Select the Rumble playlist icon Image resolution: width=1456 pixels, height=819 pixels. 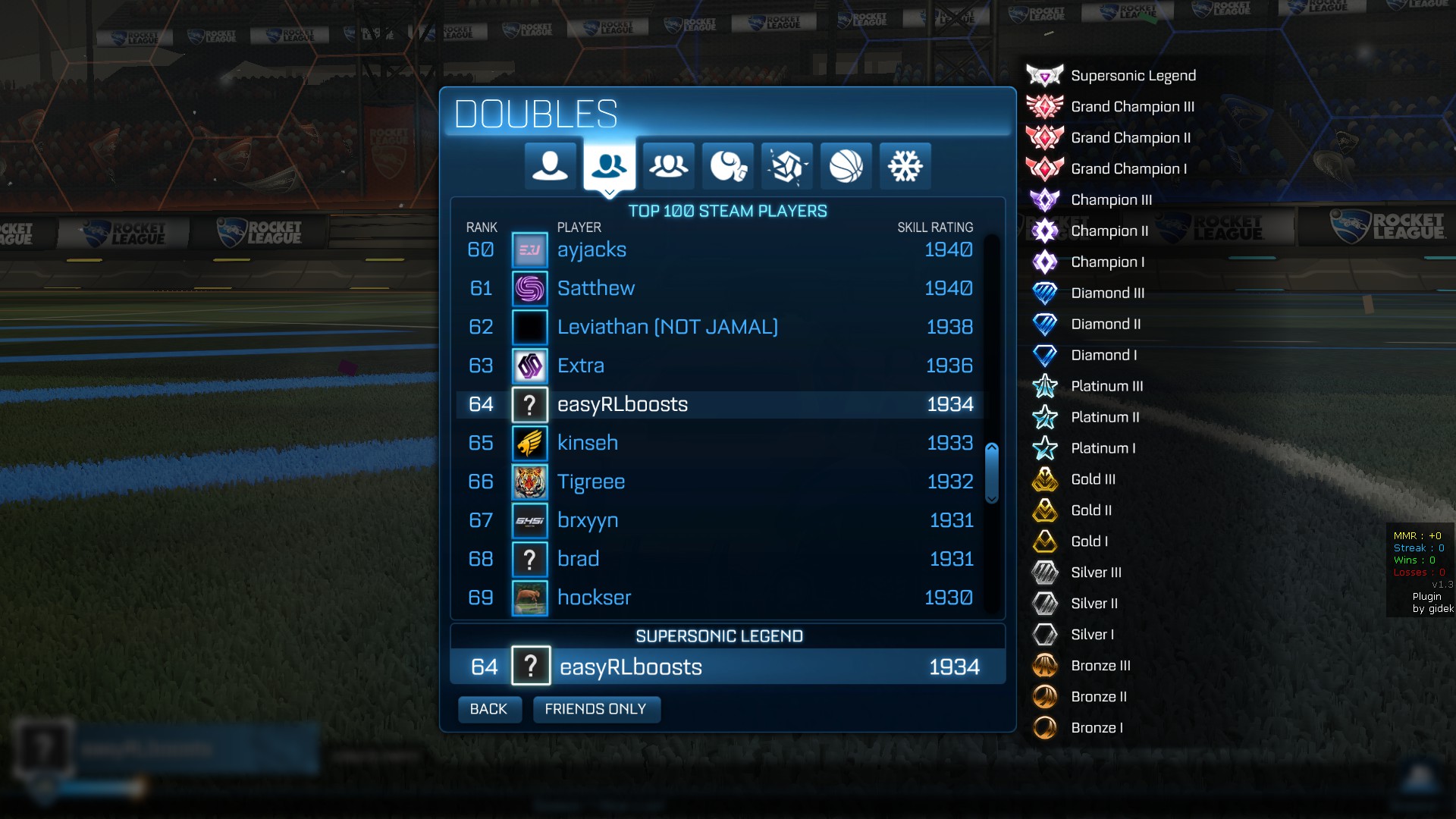tap(727, 166)
